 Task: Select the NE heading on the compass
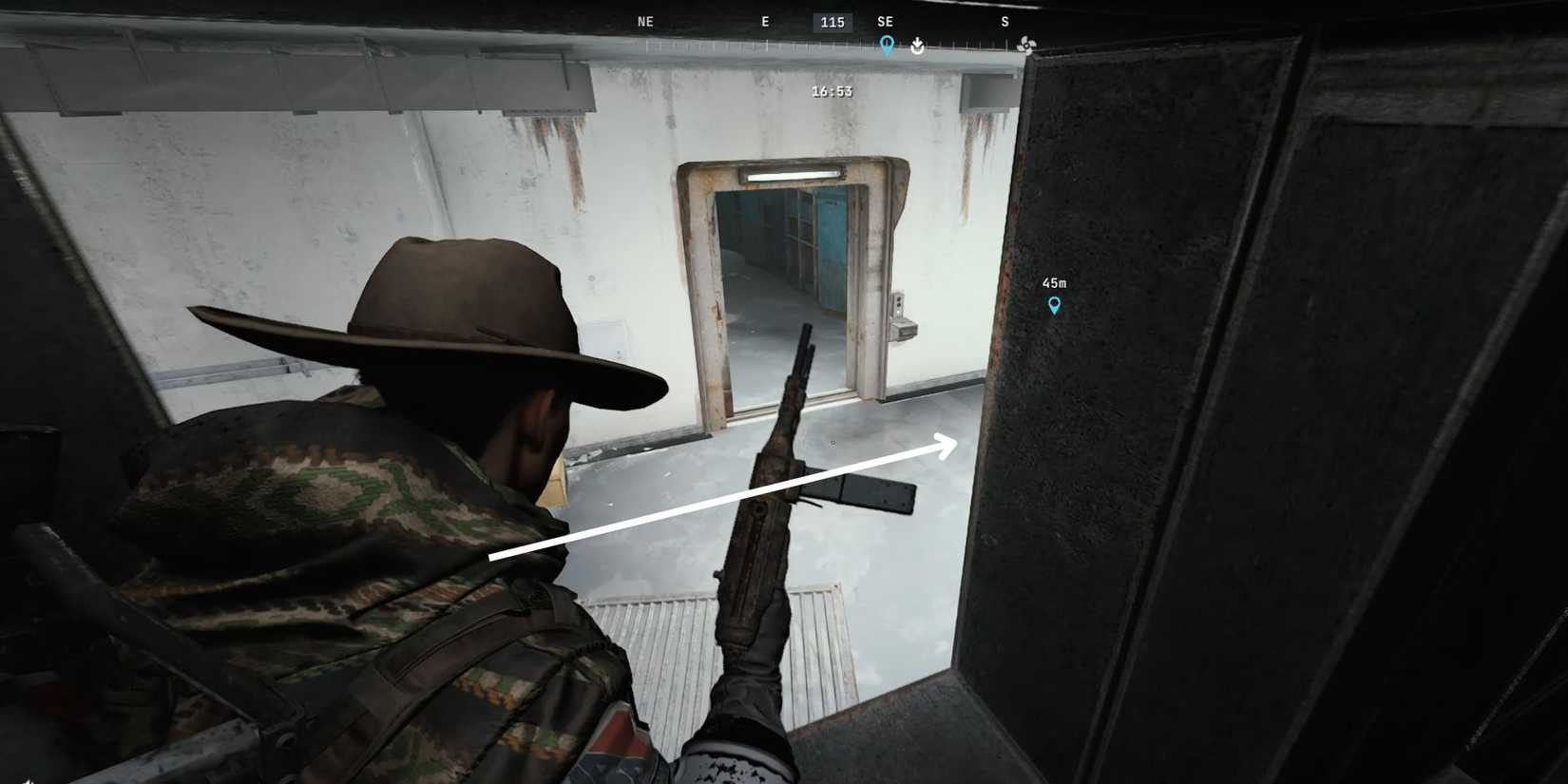[x=646, y=21]
